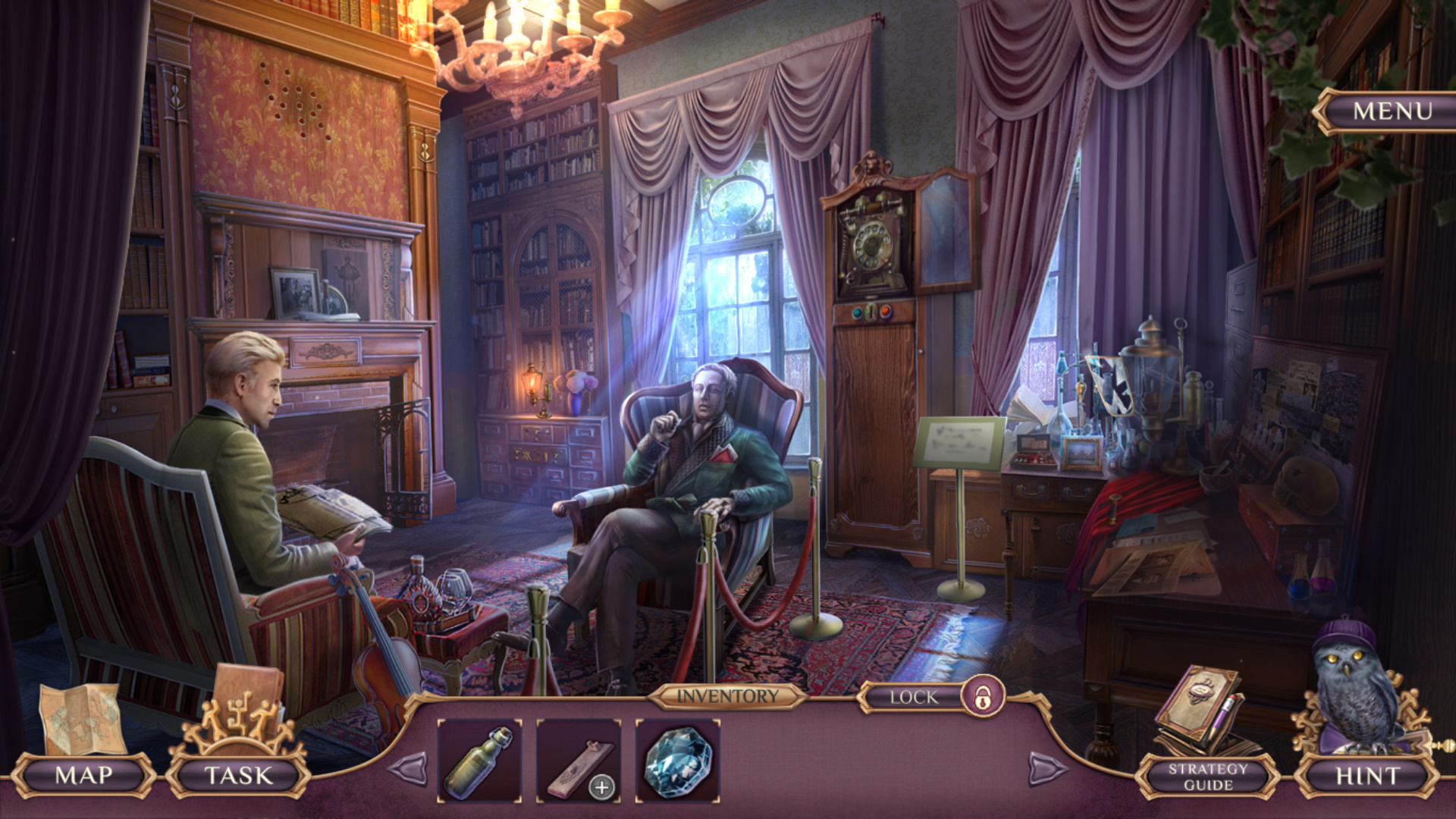Use the Hint owl button
Image resolution: width=1456 pixels, height=819 pixels.
[1367, 776]
